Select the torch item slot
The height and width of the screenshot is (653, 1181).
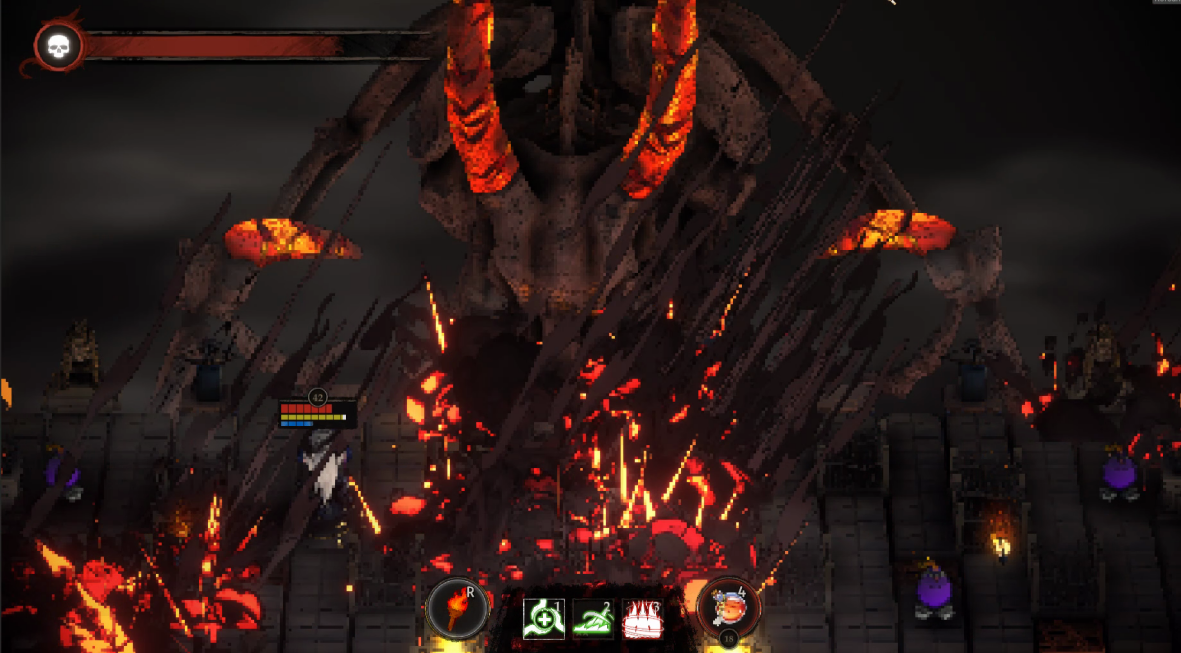point(457,608)
